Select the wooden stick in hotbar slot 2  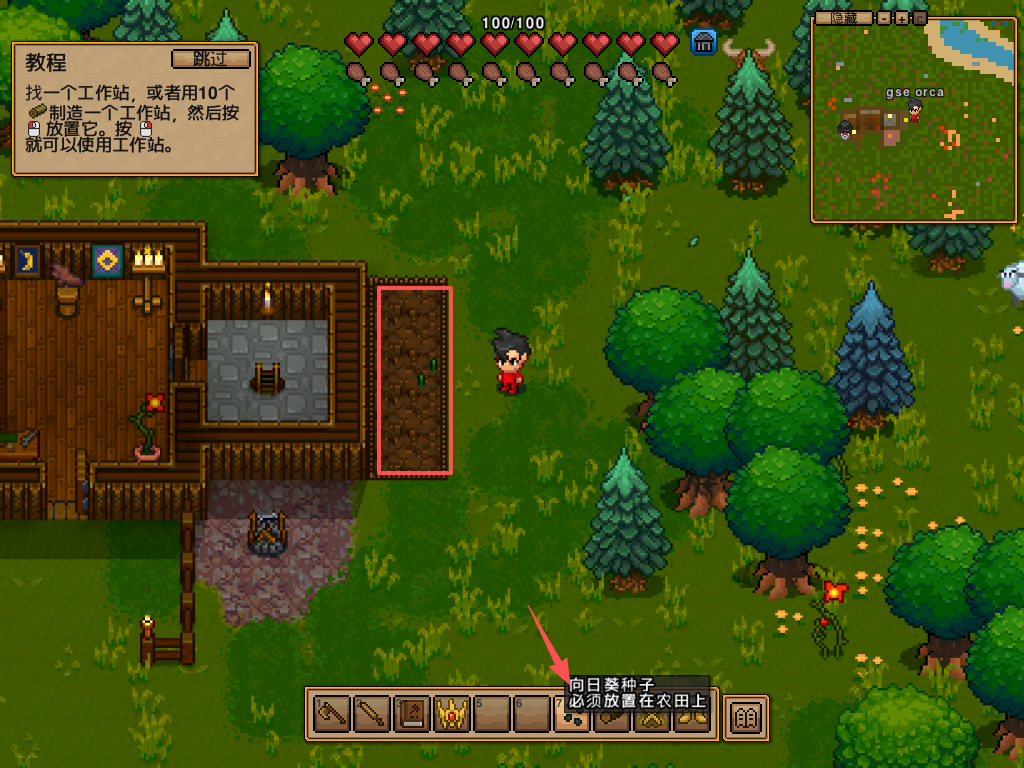coord(371,715)
